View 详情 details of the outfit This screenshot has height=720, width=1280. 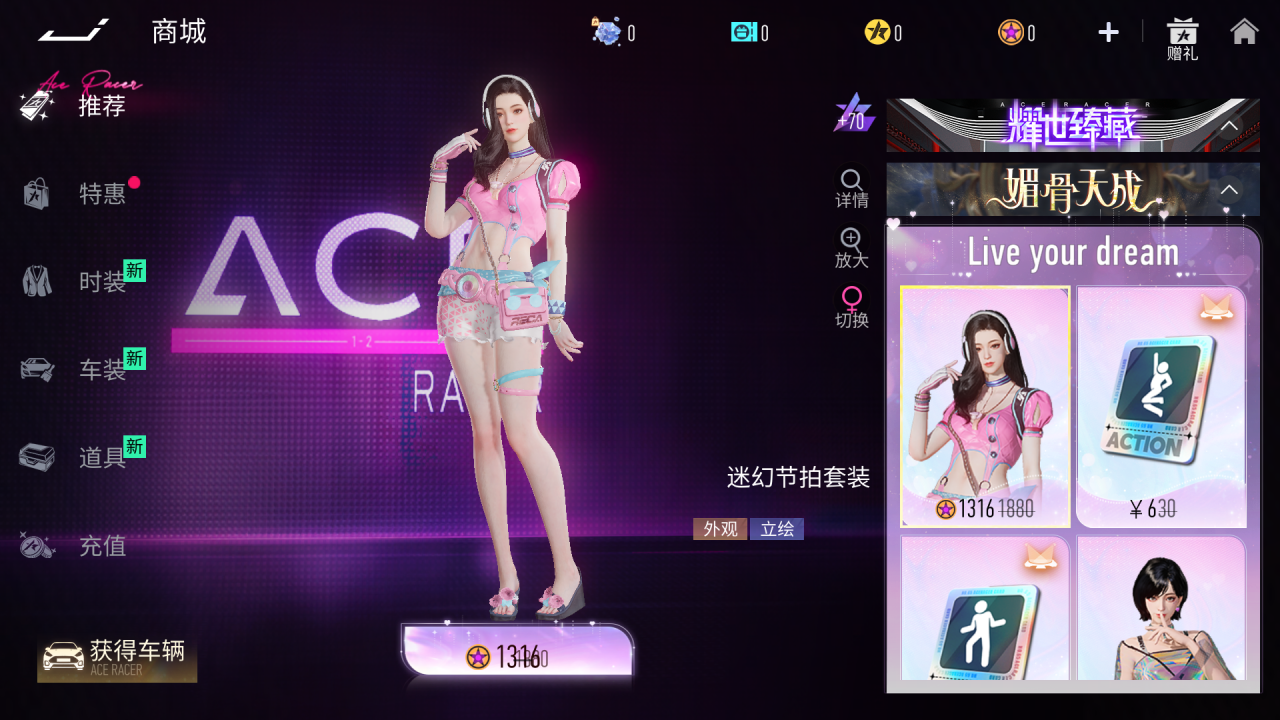click(x=852, y=188)
